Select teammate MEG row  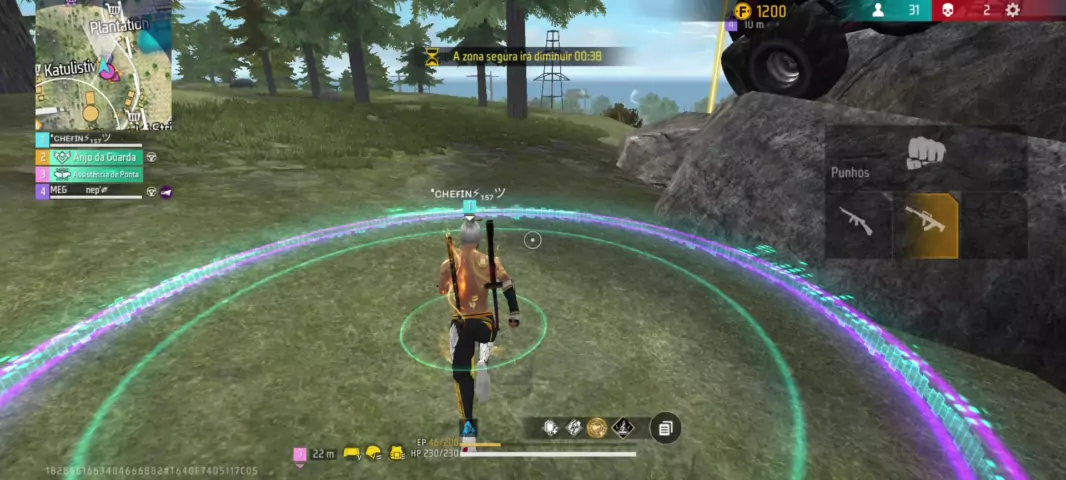click(x=95, y=191)
